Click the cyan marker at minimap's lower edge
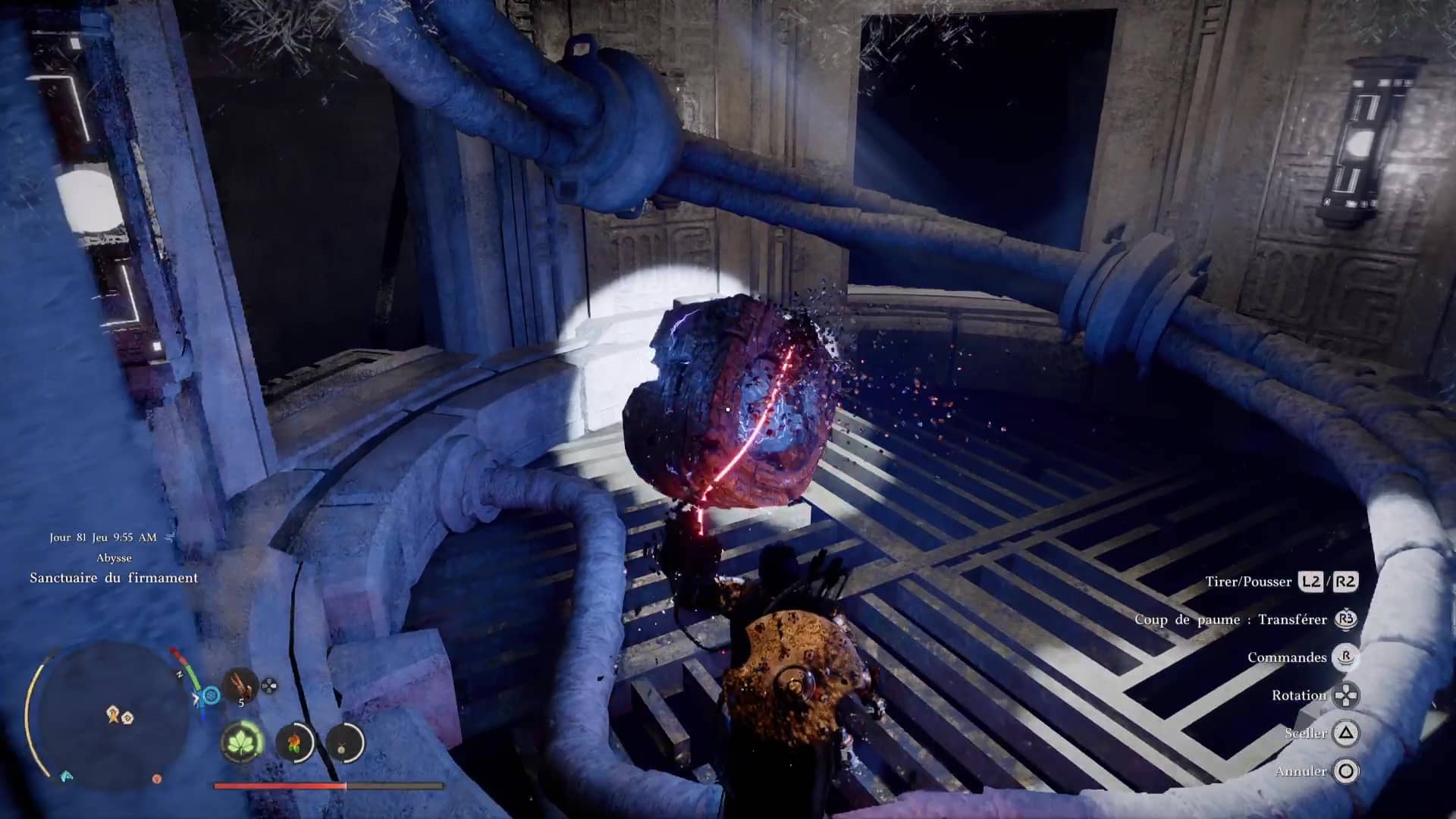Viewport: 1456px width, 819px height. pyautogui.click(x=67, y=776)
